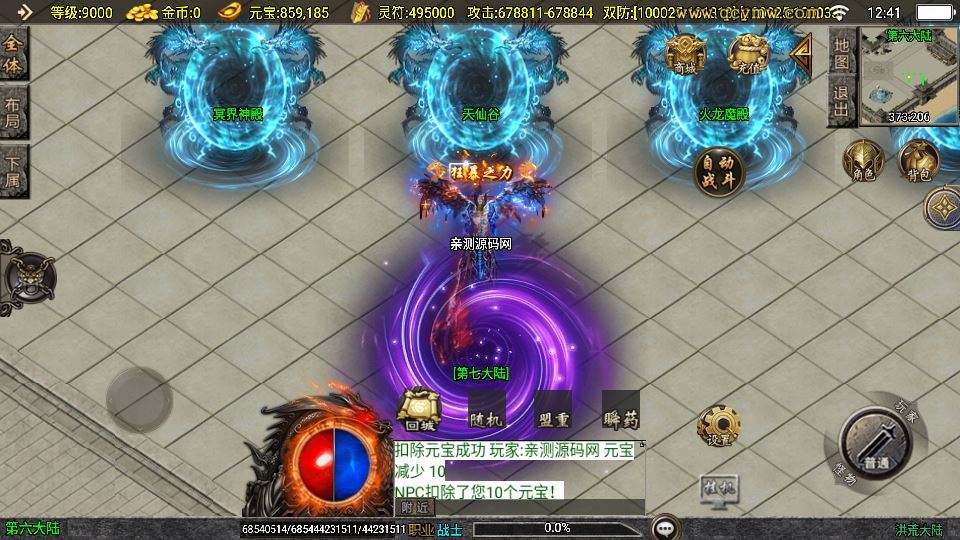The height and width of the screenshot is (540, 960).
Task: Open the minimap of 第六大陆
Action: tap(908, 76)
